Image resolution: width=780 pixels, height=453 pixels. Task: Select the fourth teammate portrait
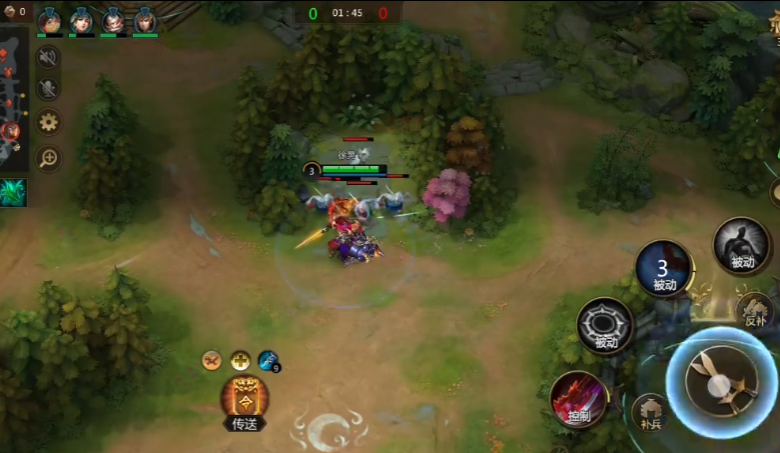[145, 20]
